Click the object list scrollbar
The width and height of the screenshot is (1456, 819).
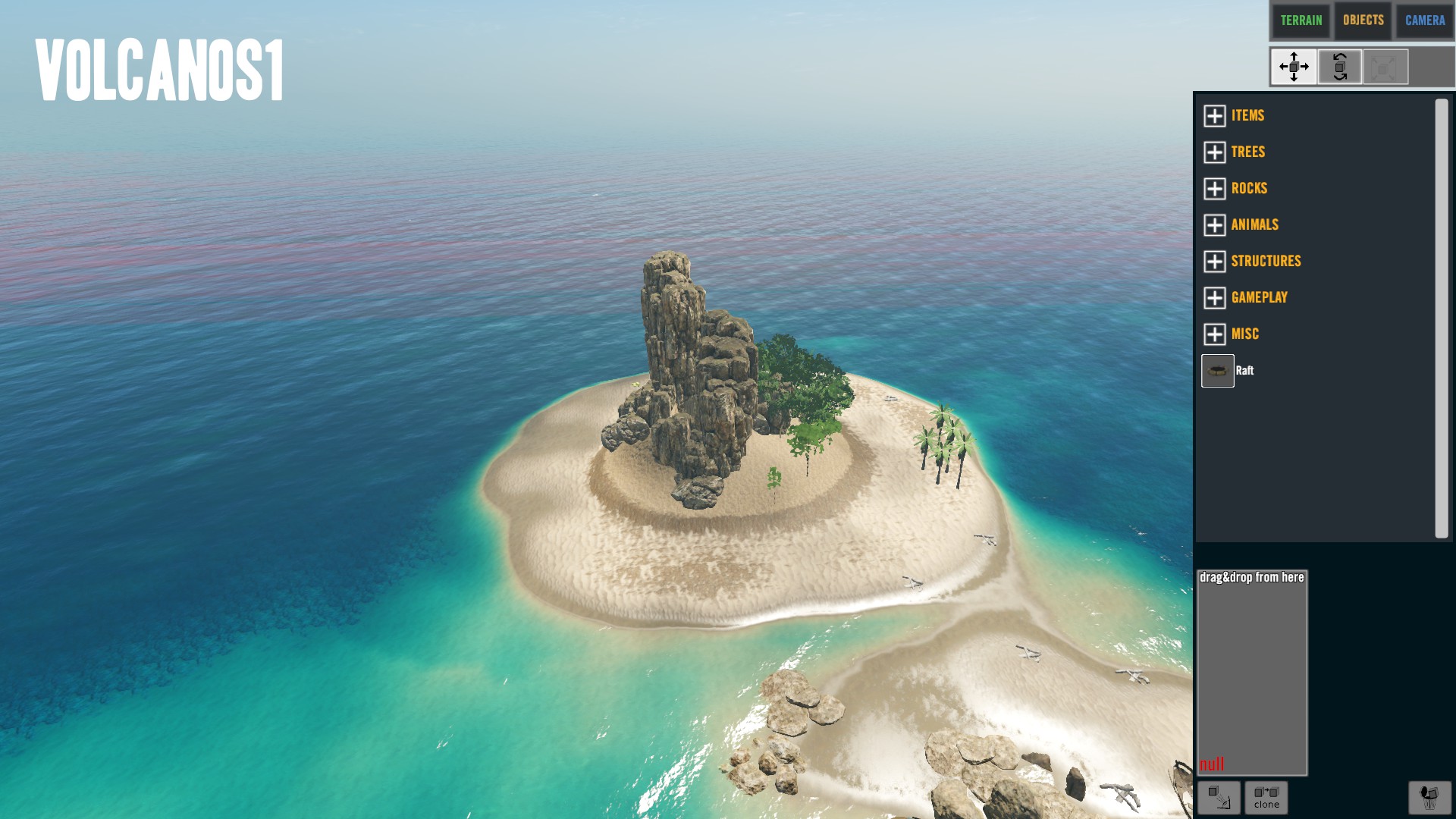[1441, 318]
